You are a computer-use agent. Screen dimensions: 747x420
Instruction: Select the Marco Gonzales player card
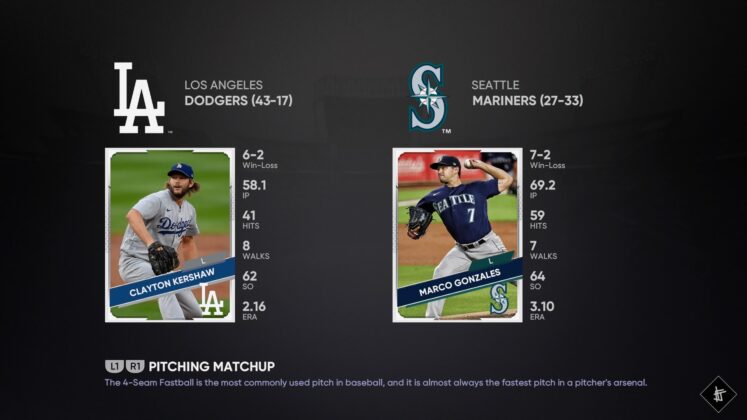[x=458, y=235]
